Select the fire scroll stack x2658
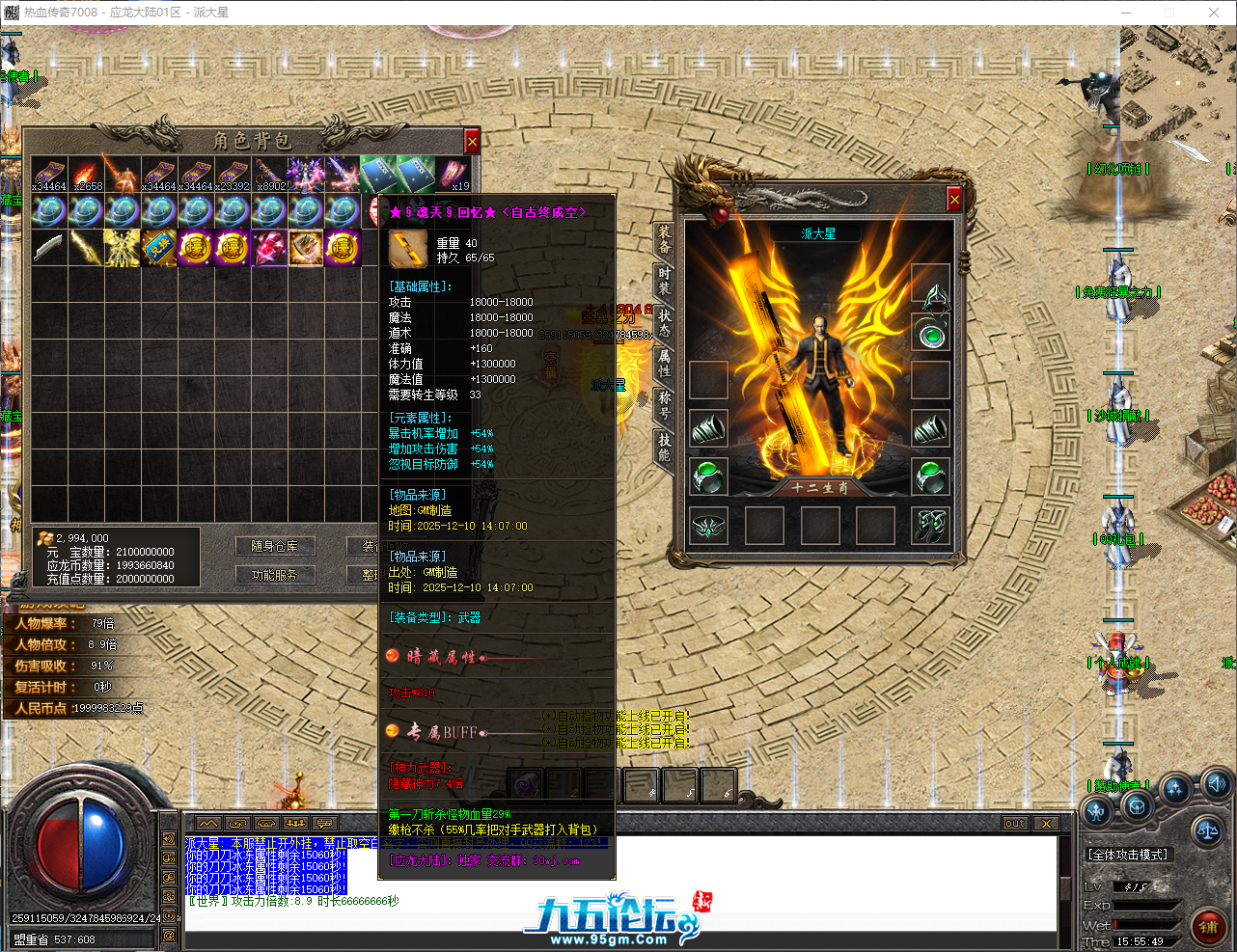 [x=86, y=175]
